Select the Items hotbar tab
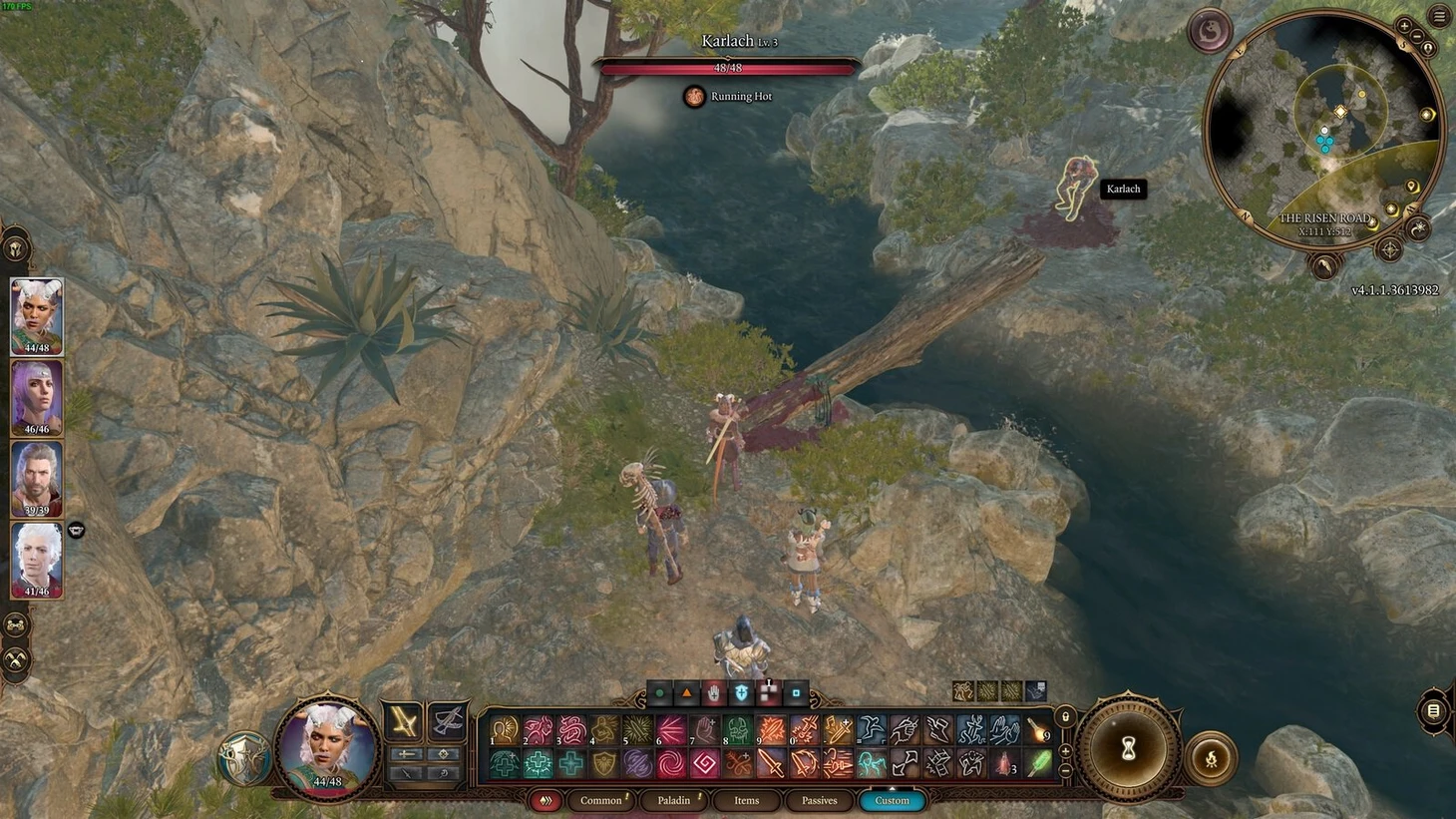 click(x=747, y=800)
